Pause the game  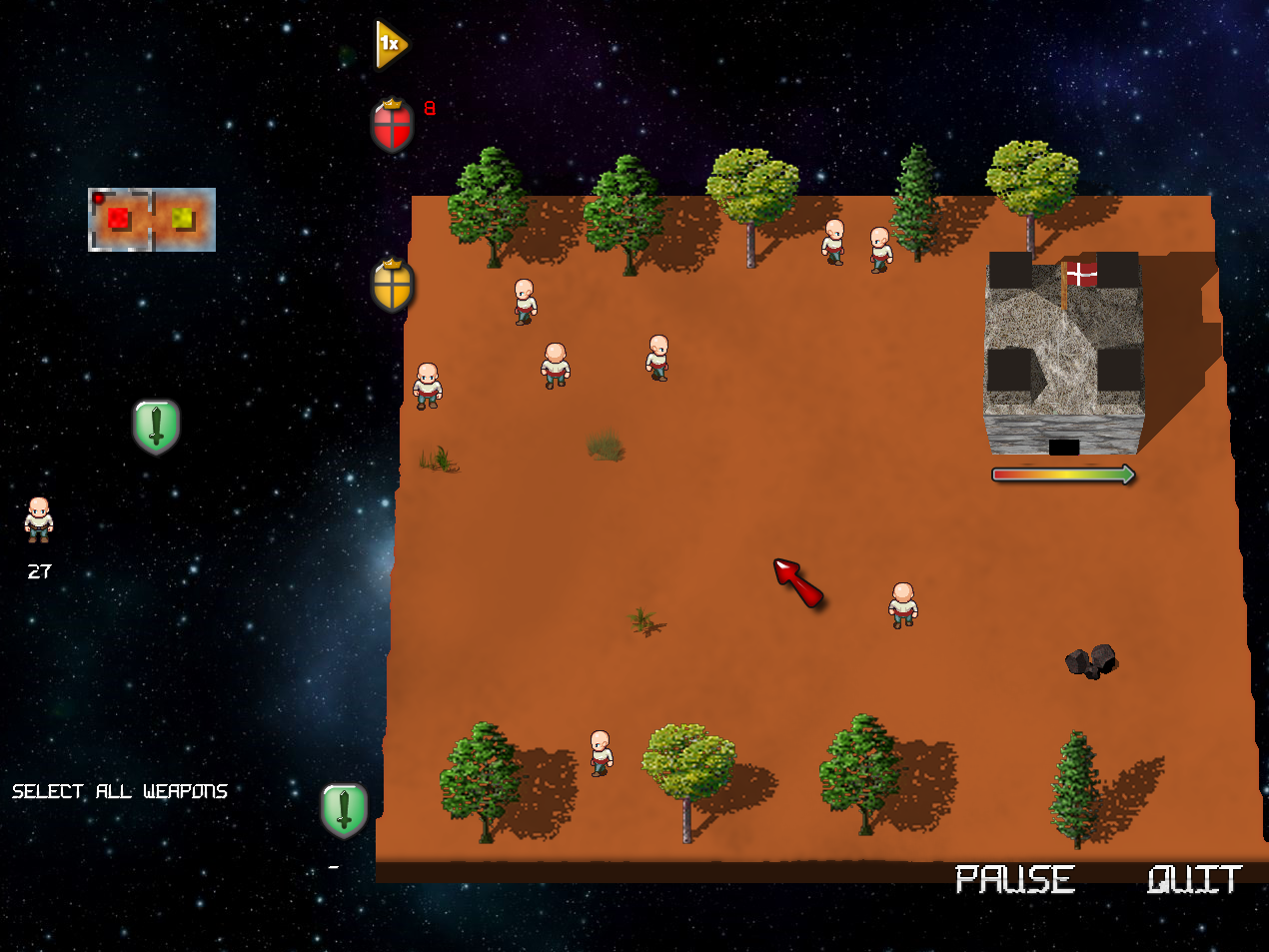click(x=1014, y=879)
